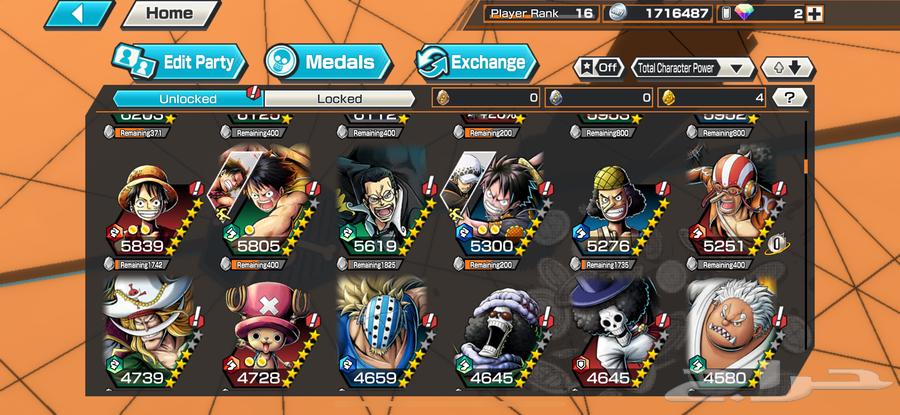Go back with the arrow button

(x=78, y=14)
